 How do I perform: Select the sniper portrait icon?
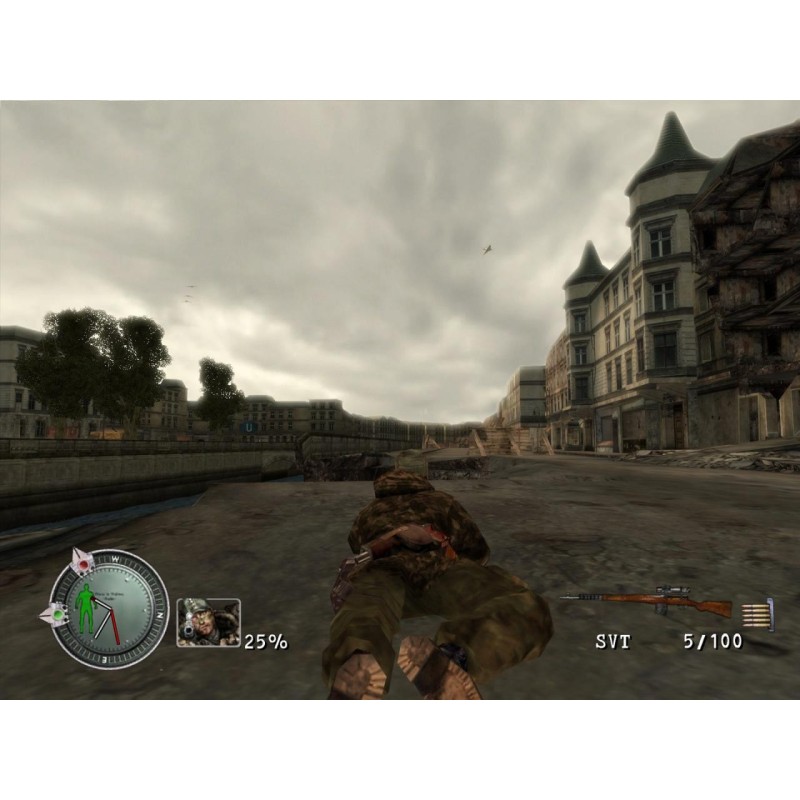pyautogui.click(x=208, y=622)
